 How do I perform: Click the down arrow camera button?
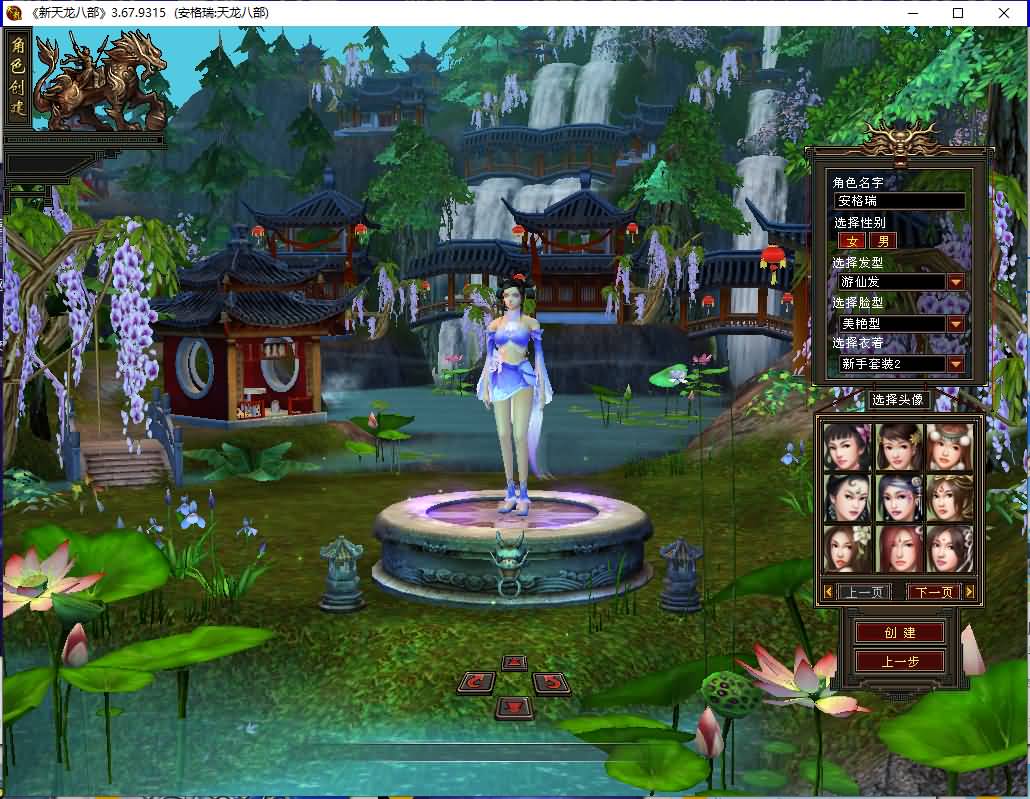(514, 707)
